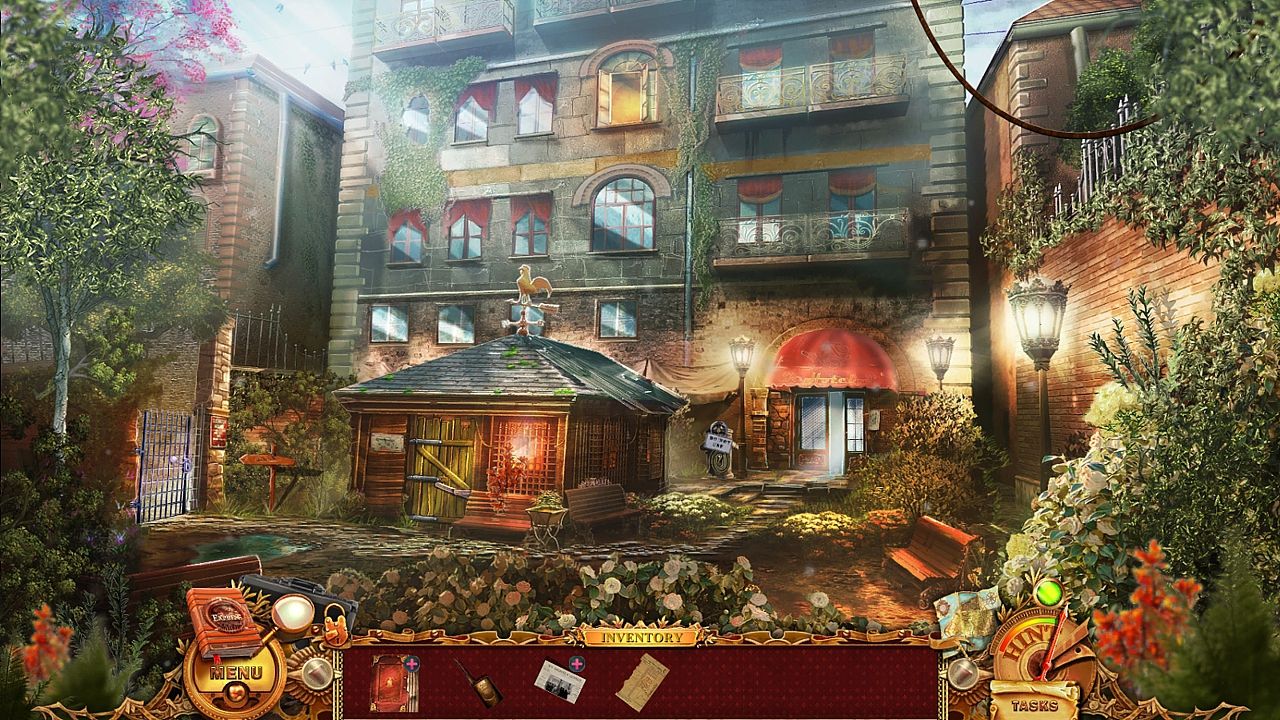Toggle the plus badge on the newspaper clipping
Image resolution: width=1280 pixels, height=720 pixels.
(x=575, y=664)
